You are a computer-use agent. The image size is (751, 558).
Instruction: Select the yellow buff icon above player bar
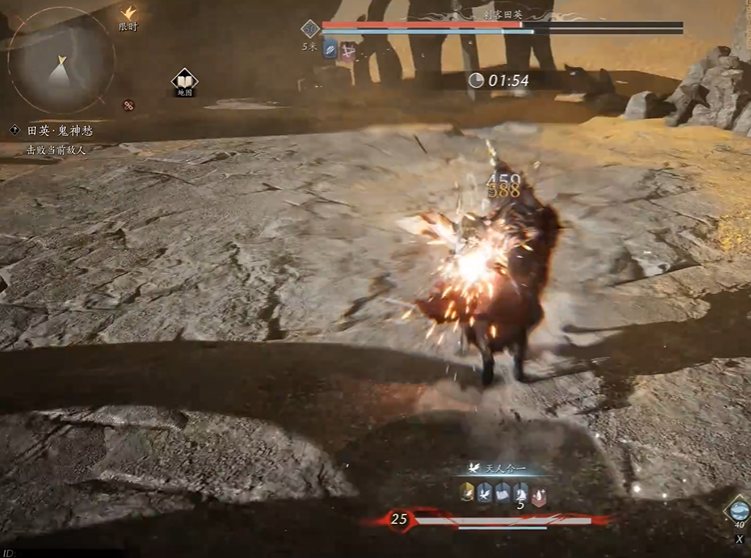point(467,491)
